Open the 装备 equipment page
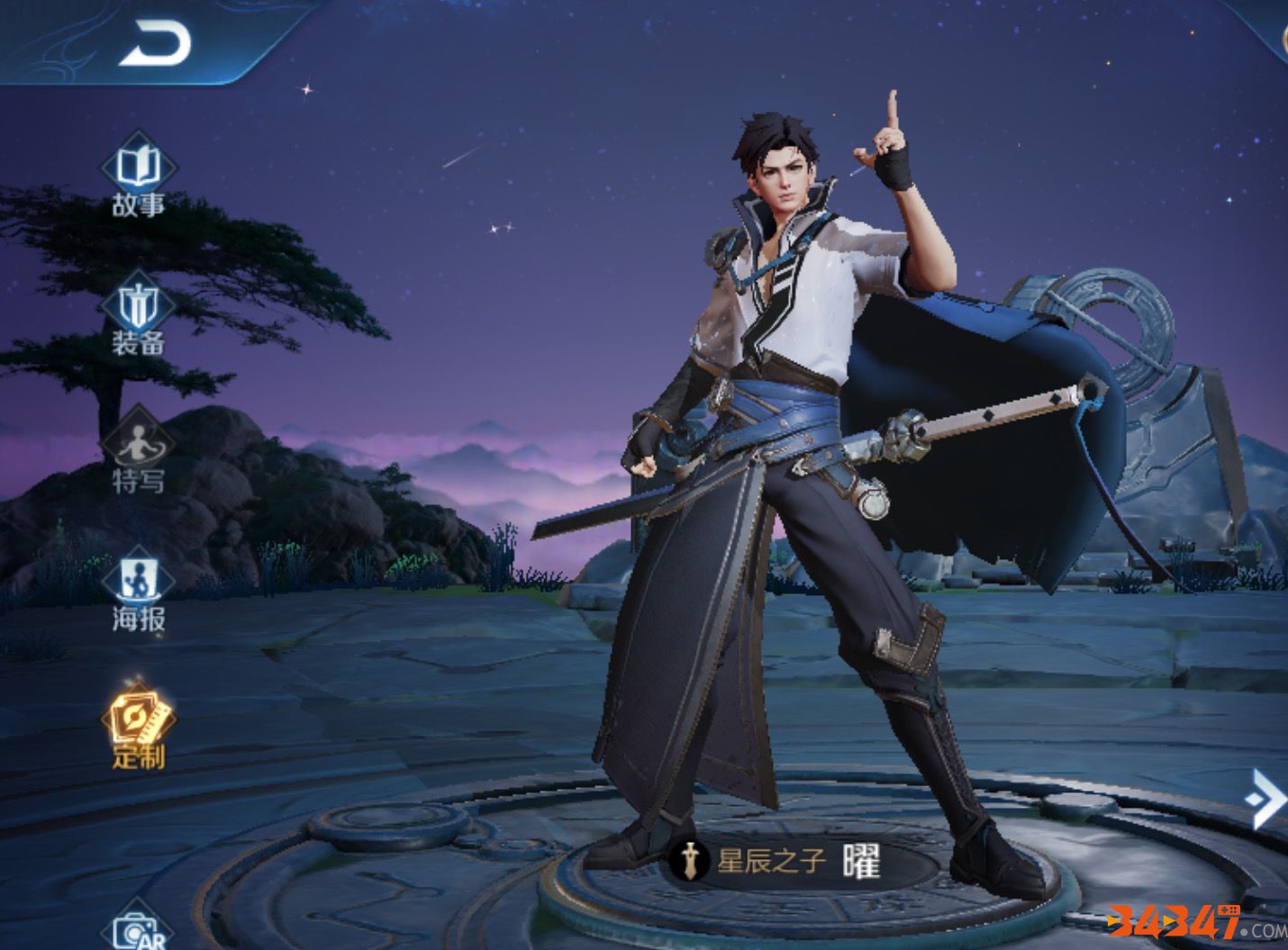The height and width of the screenshot is (950, 1288). click(x=138, y=315)
